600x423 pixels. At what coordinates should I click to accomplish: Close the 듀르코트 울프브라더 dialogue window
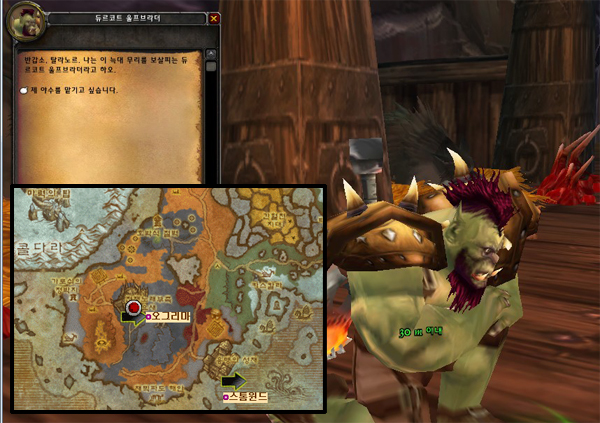215,18
